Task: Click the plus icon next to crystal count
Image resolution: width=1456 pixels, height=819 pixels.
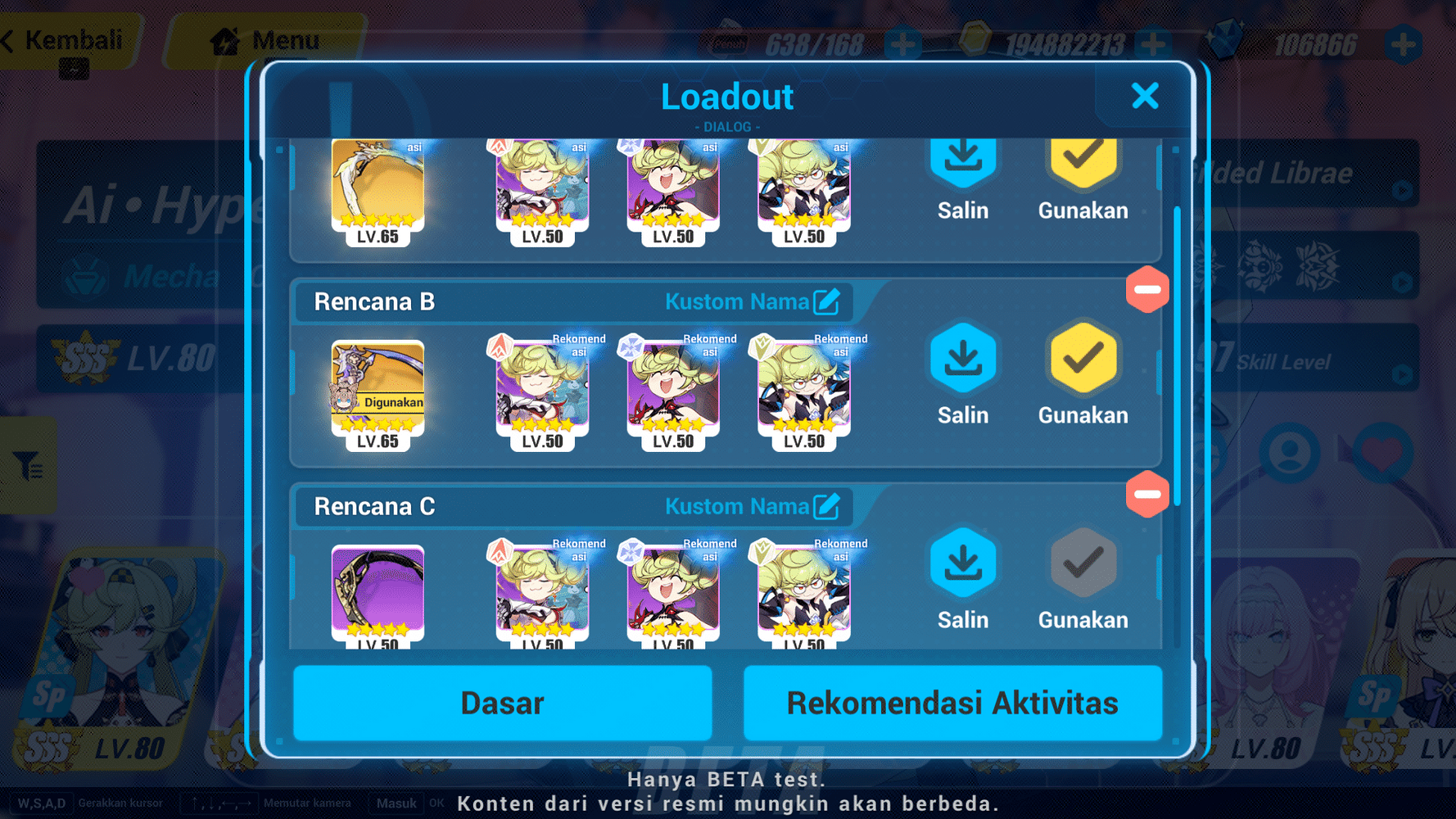Action: click(x=1403, y=41)
